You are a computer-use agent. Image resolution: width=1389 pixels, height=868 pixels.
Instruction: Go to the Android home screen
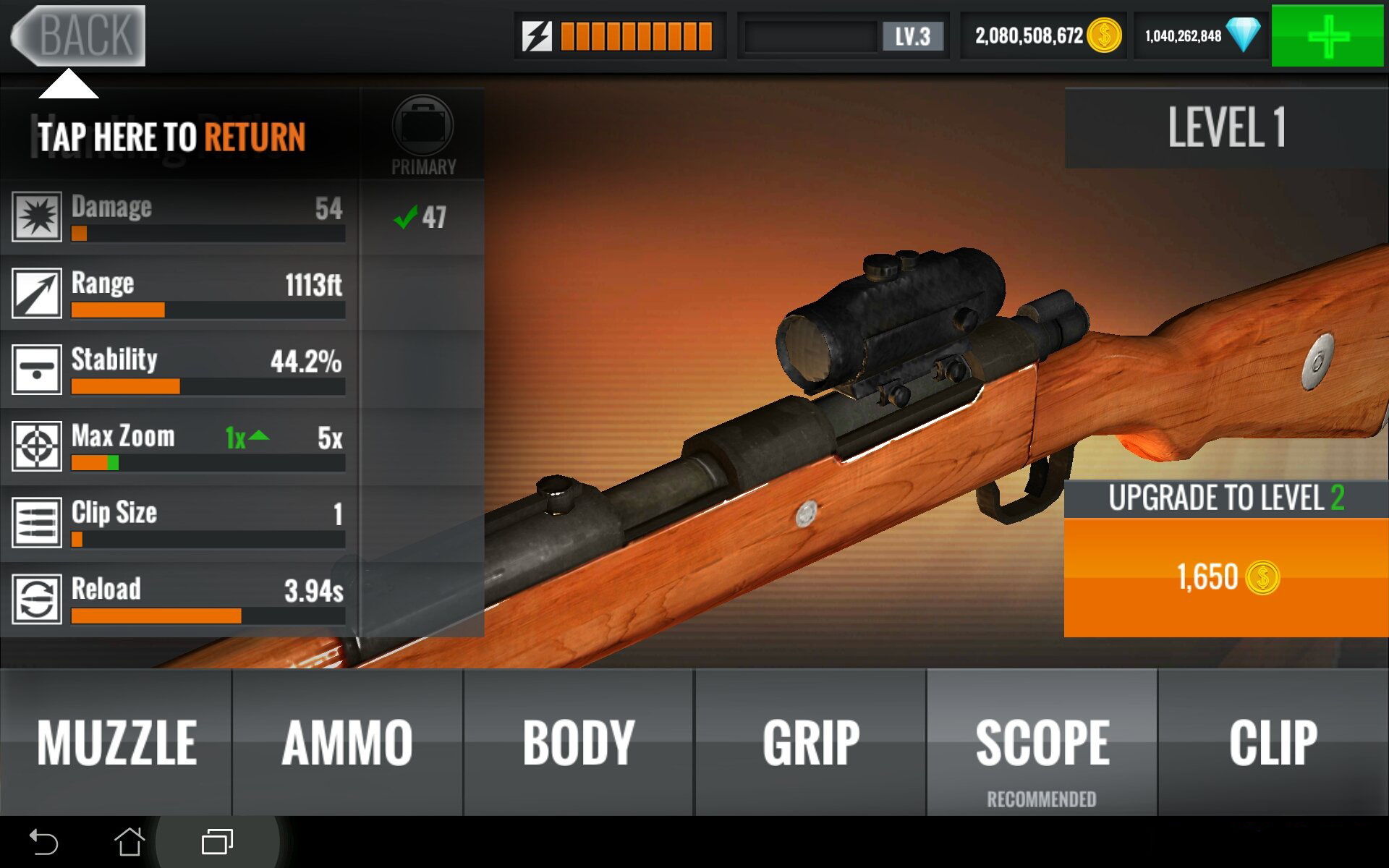point(129,842)
